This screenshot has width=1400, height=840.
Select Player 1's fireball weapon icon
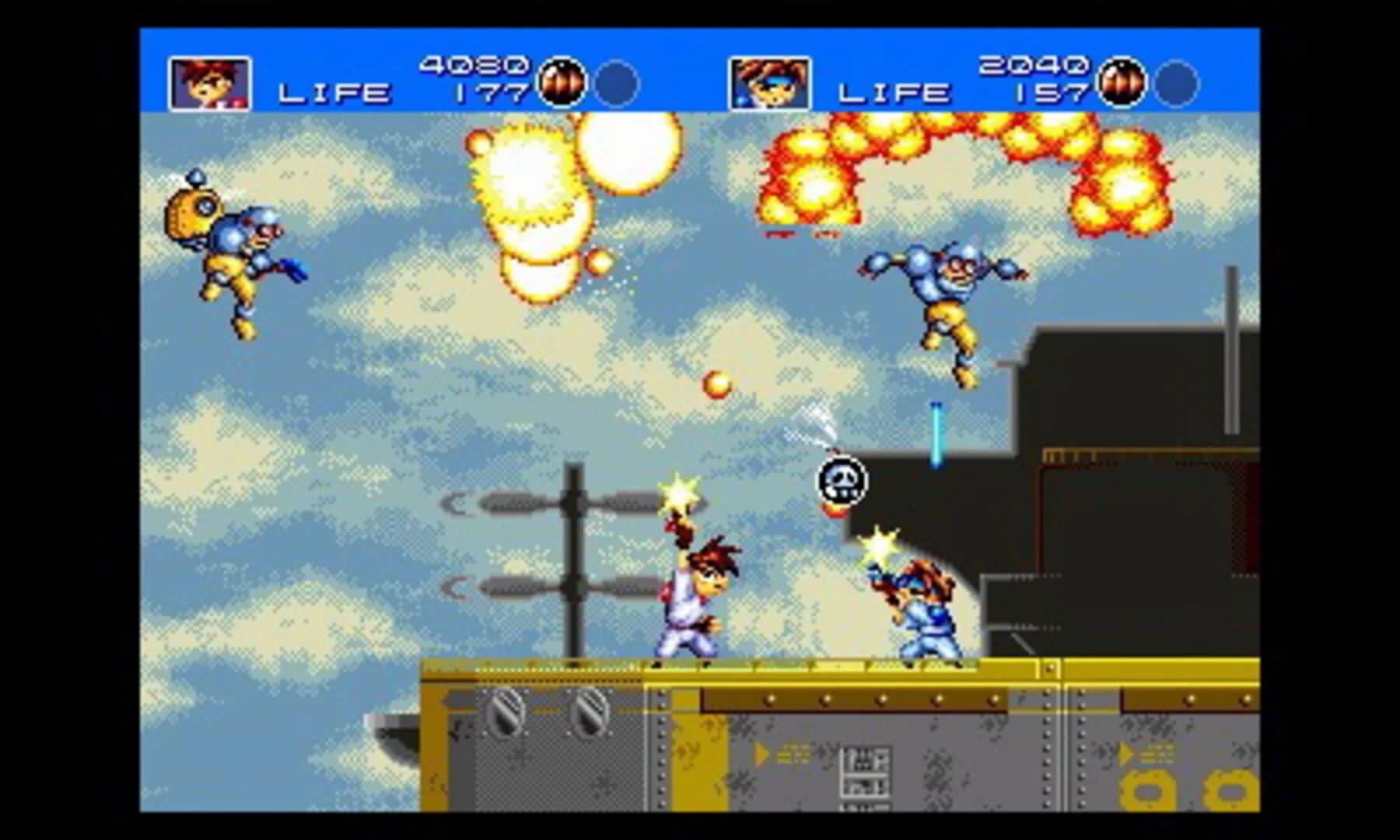562,82
